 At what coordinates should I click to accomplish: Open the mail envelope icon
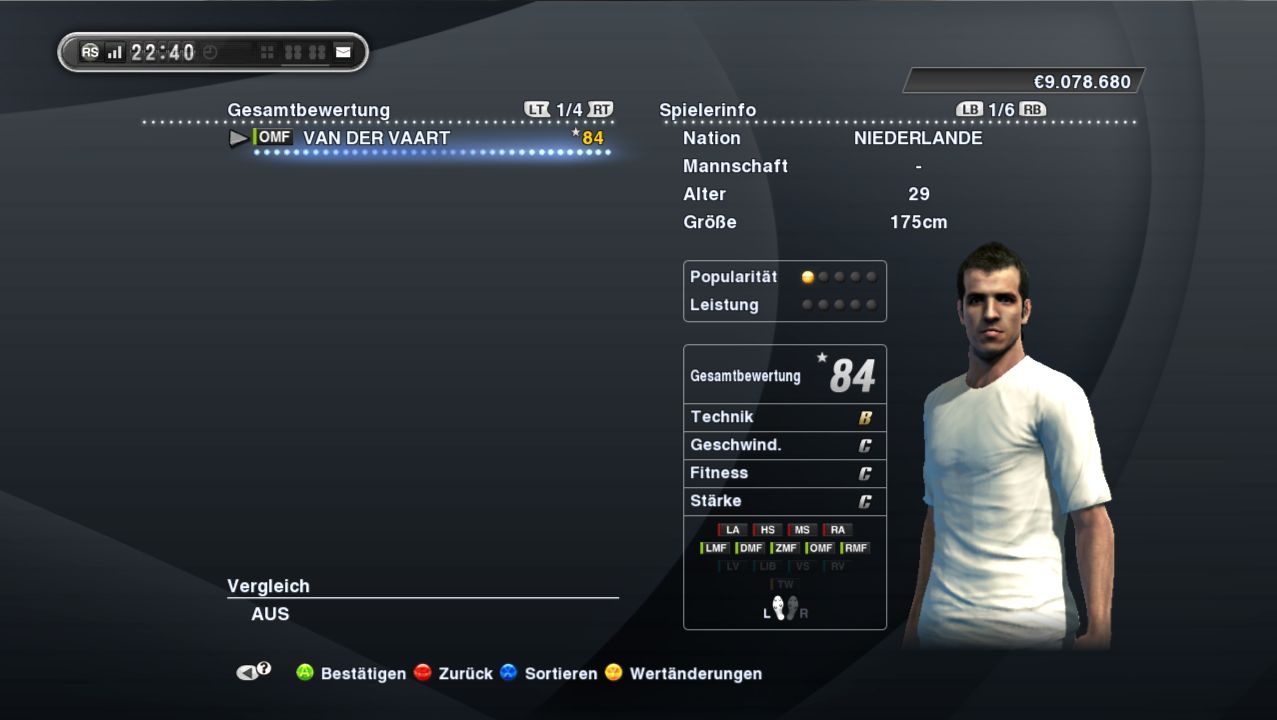(343, 52)
